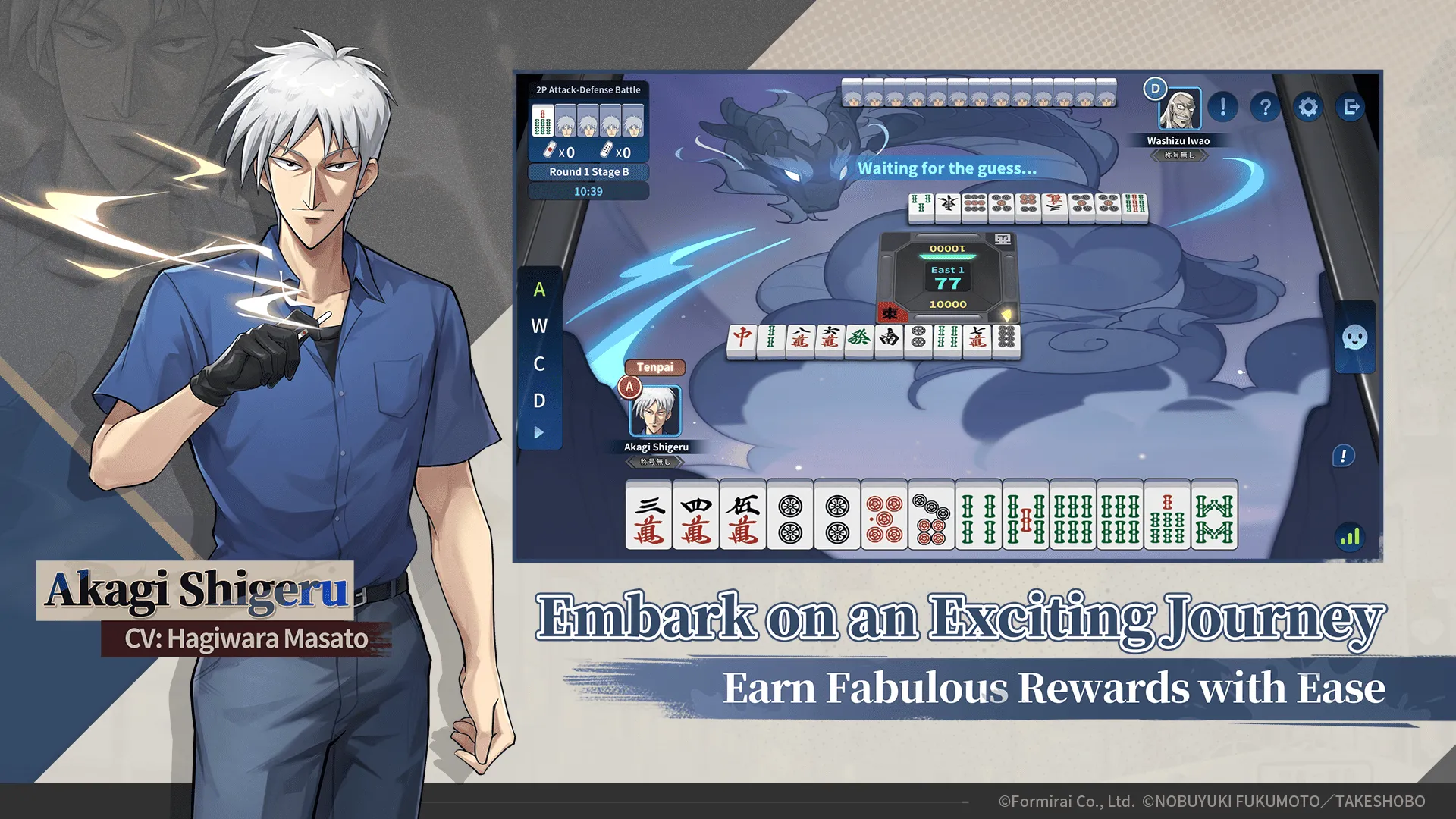Viewport: 1456px width, 819px height.
Task: Toggle W mode in the left sidebar
Action: [539, 327]
